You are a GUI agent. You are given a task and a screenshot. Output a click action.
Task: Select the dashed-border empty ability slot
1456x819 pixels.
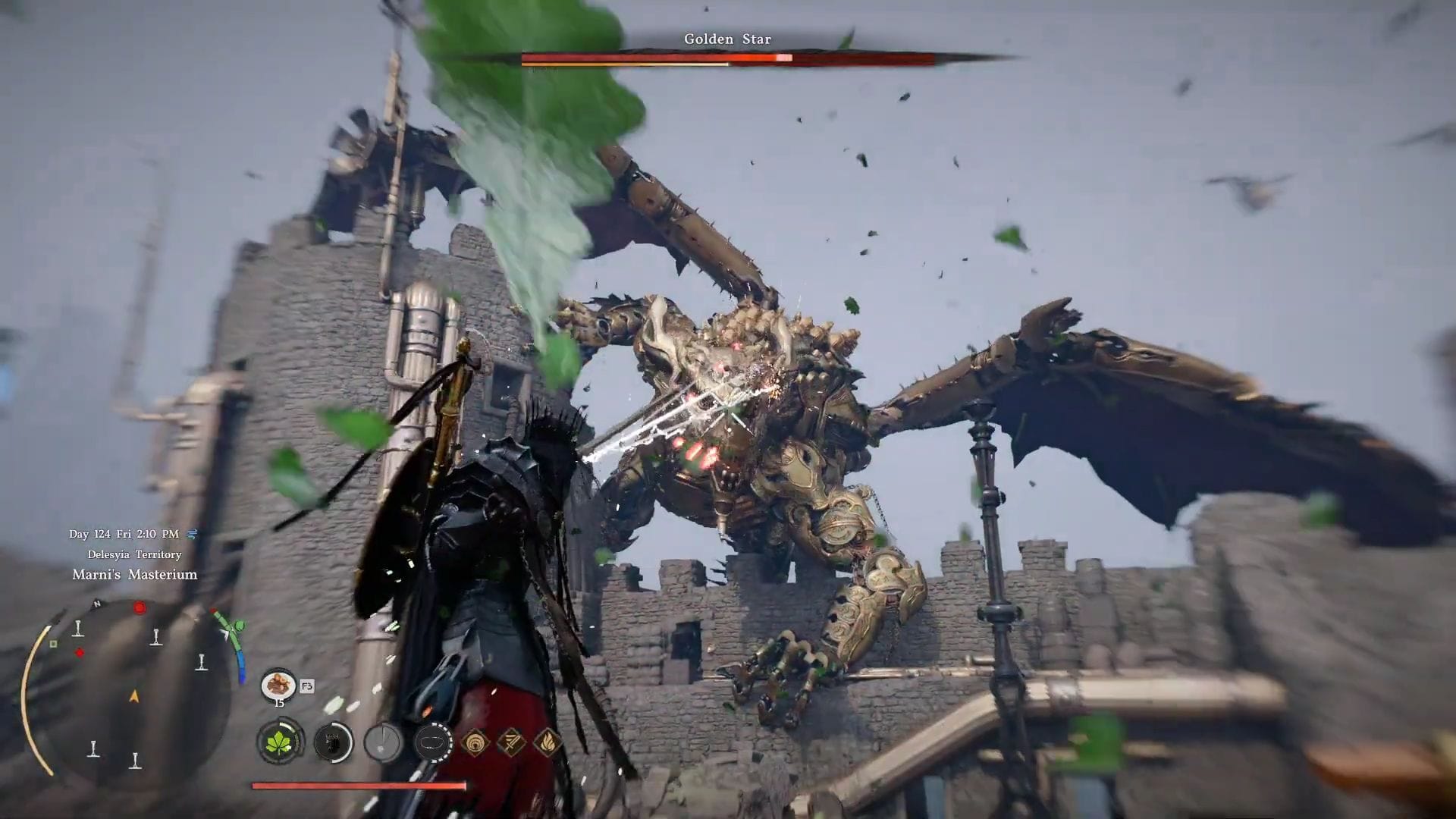pos(434,742)
